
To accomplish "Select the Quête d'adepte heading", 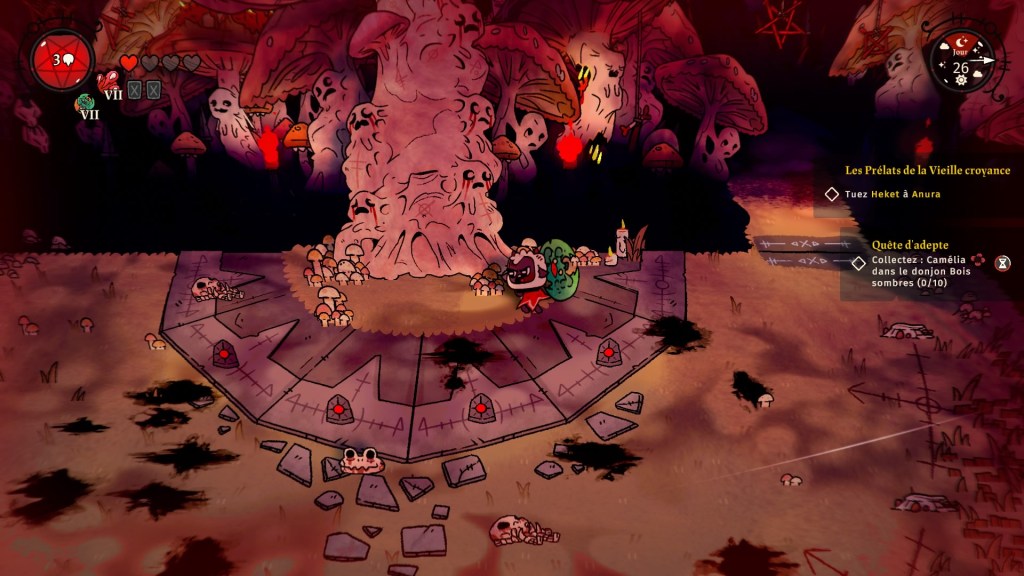I will tap(907, 245).
